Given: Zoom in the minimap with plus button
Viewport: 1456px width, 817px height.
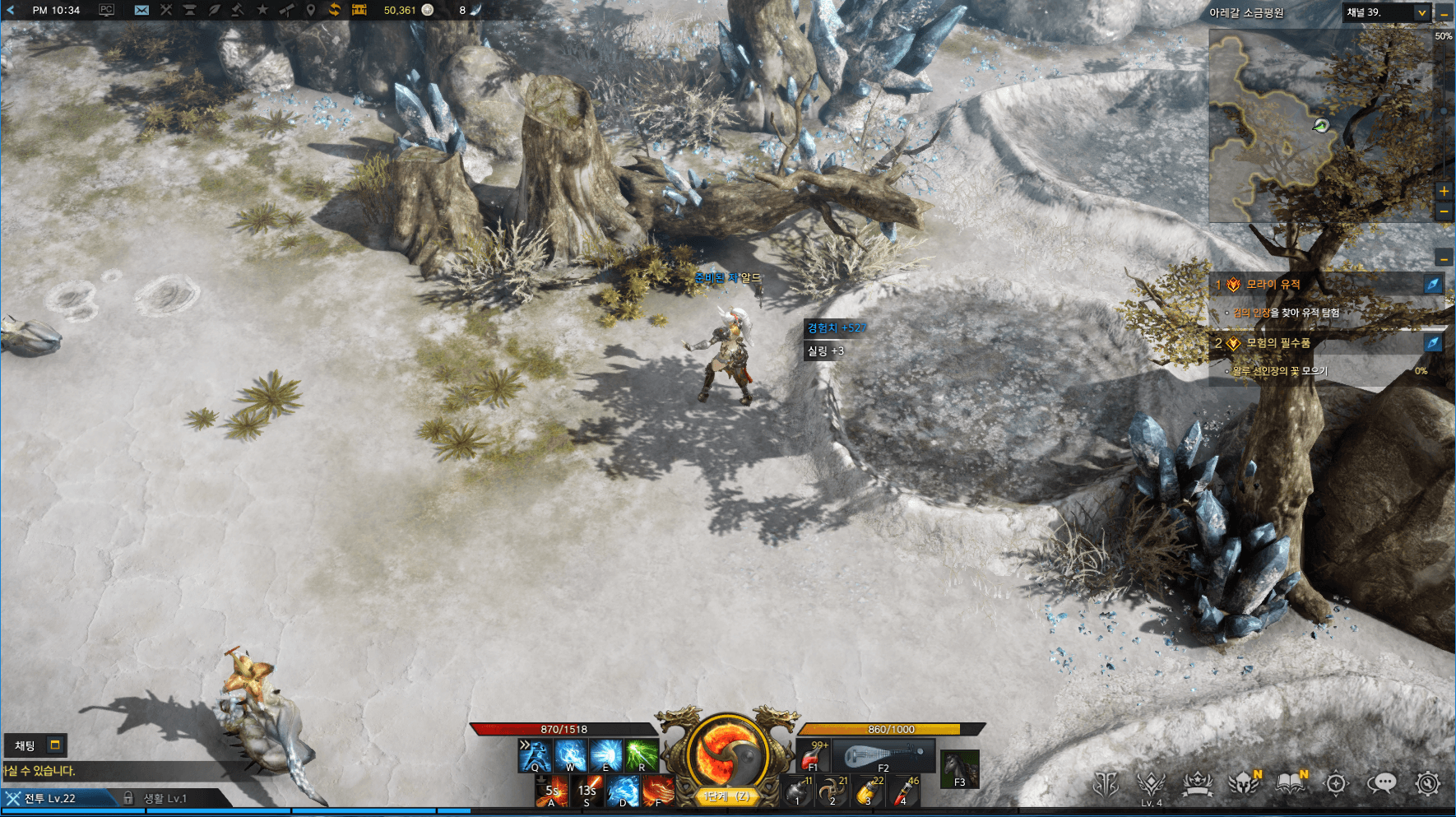Looking at the screenshot, I should pos(1444,191).
